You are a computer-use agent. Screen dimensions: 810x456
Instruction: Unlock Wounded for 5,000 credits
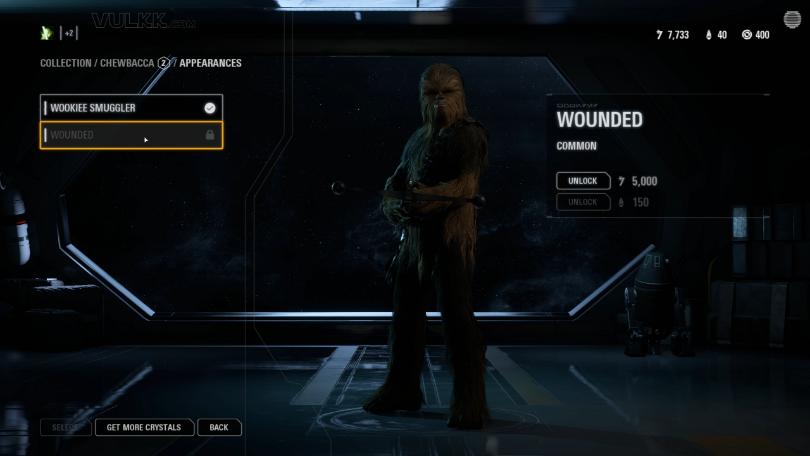pos(583,181)
